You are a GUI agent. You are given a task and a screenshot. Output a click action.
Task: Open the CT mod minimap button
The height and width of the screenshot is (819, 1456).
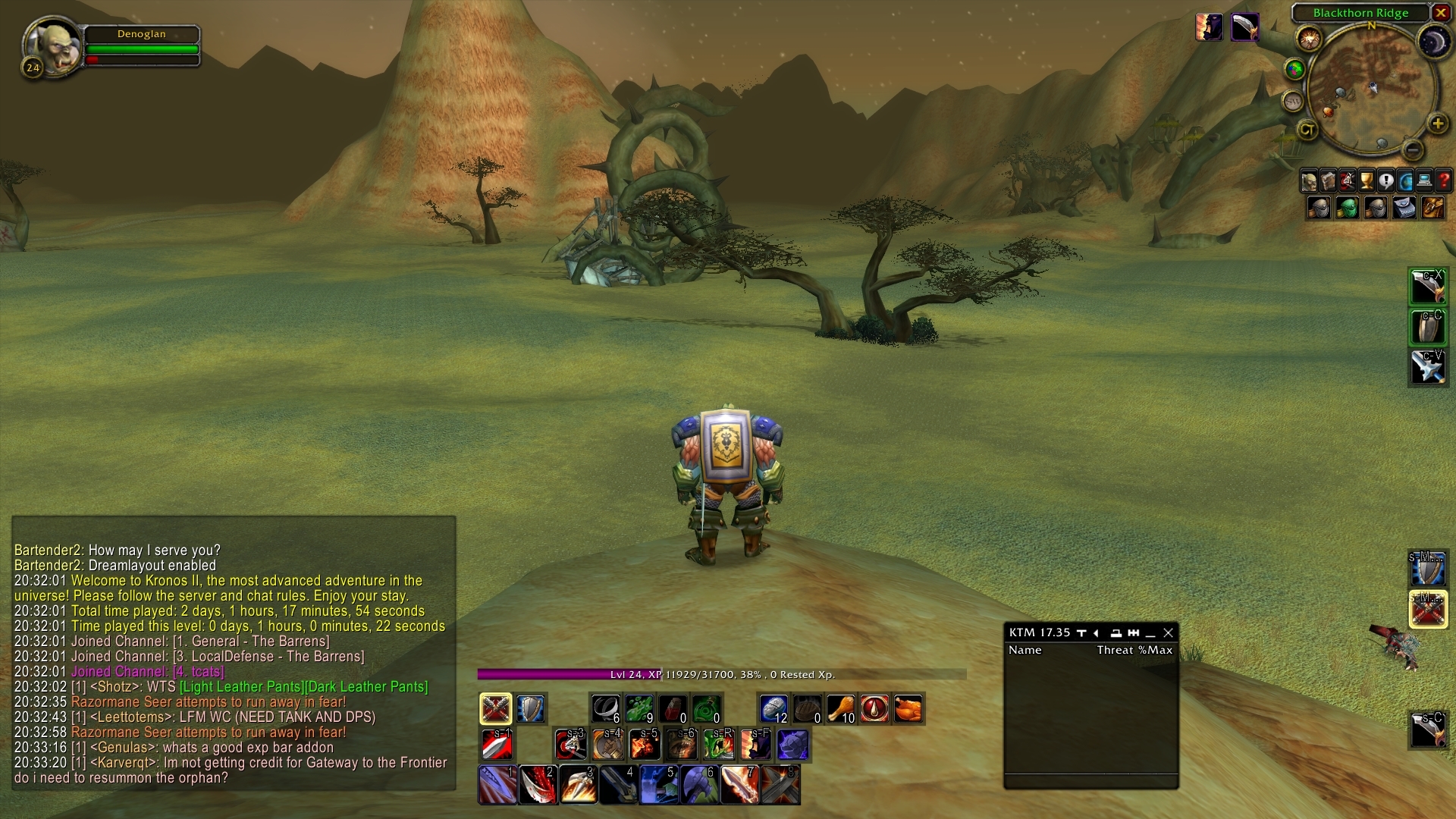1307,130
